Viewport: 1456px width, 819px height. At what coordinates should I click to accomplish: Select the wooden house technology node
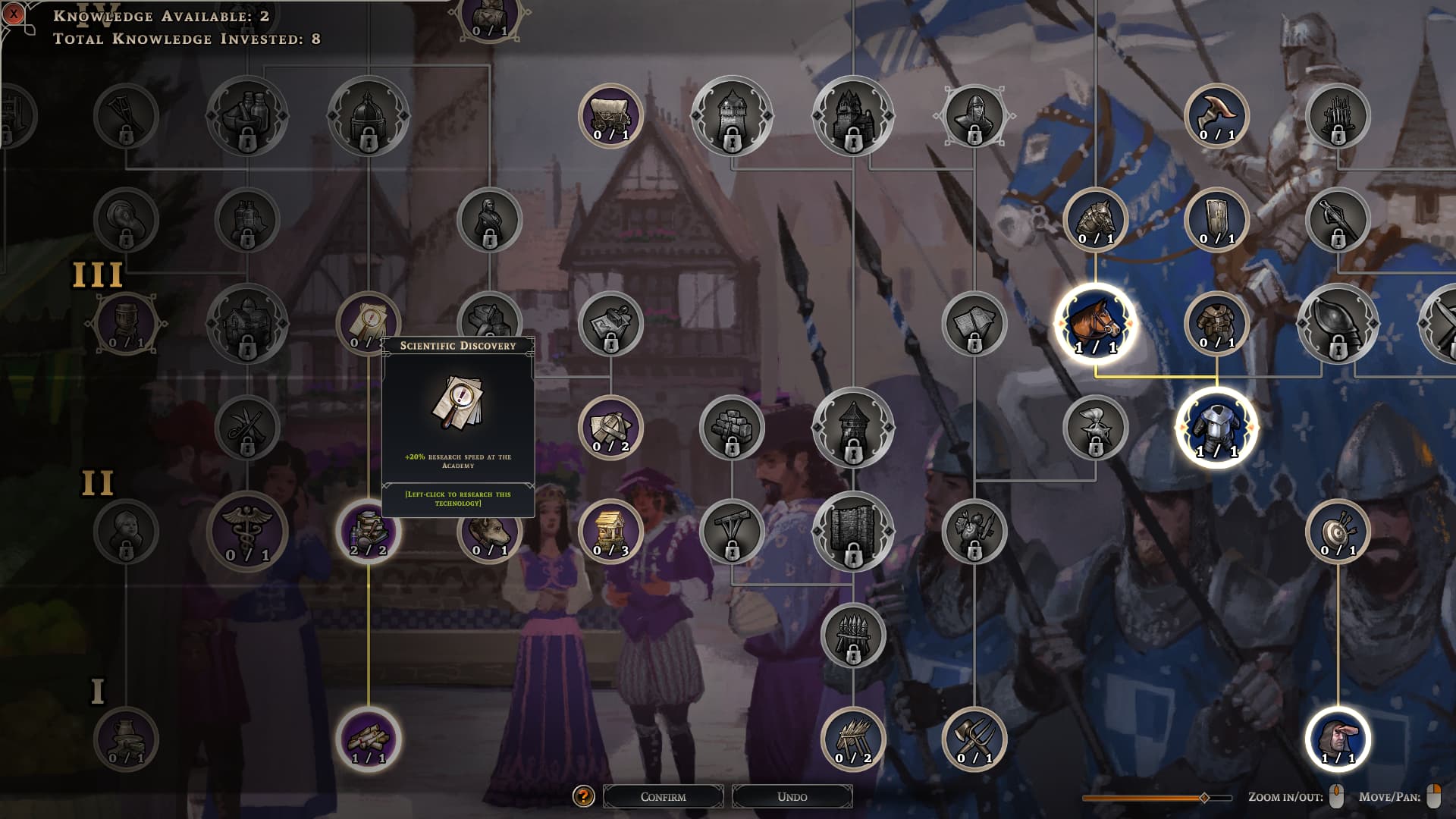[610, 531]
